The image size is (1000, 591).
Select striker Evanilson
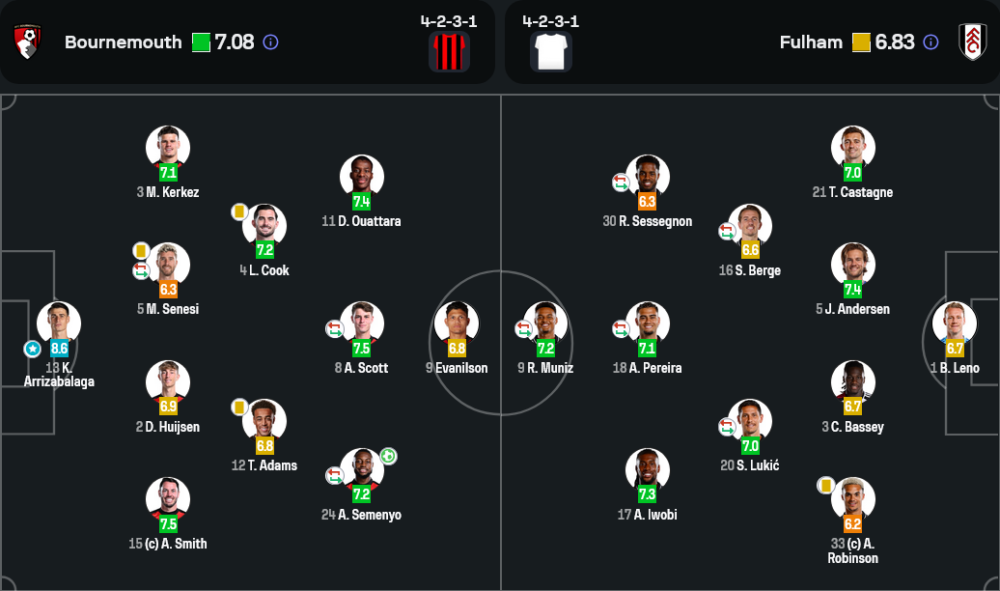tap(456, 323)
